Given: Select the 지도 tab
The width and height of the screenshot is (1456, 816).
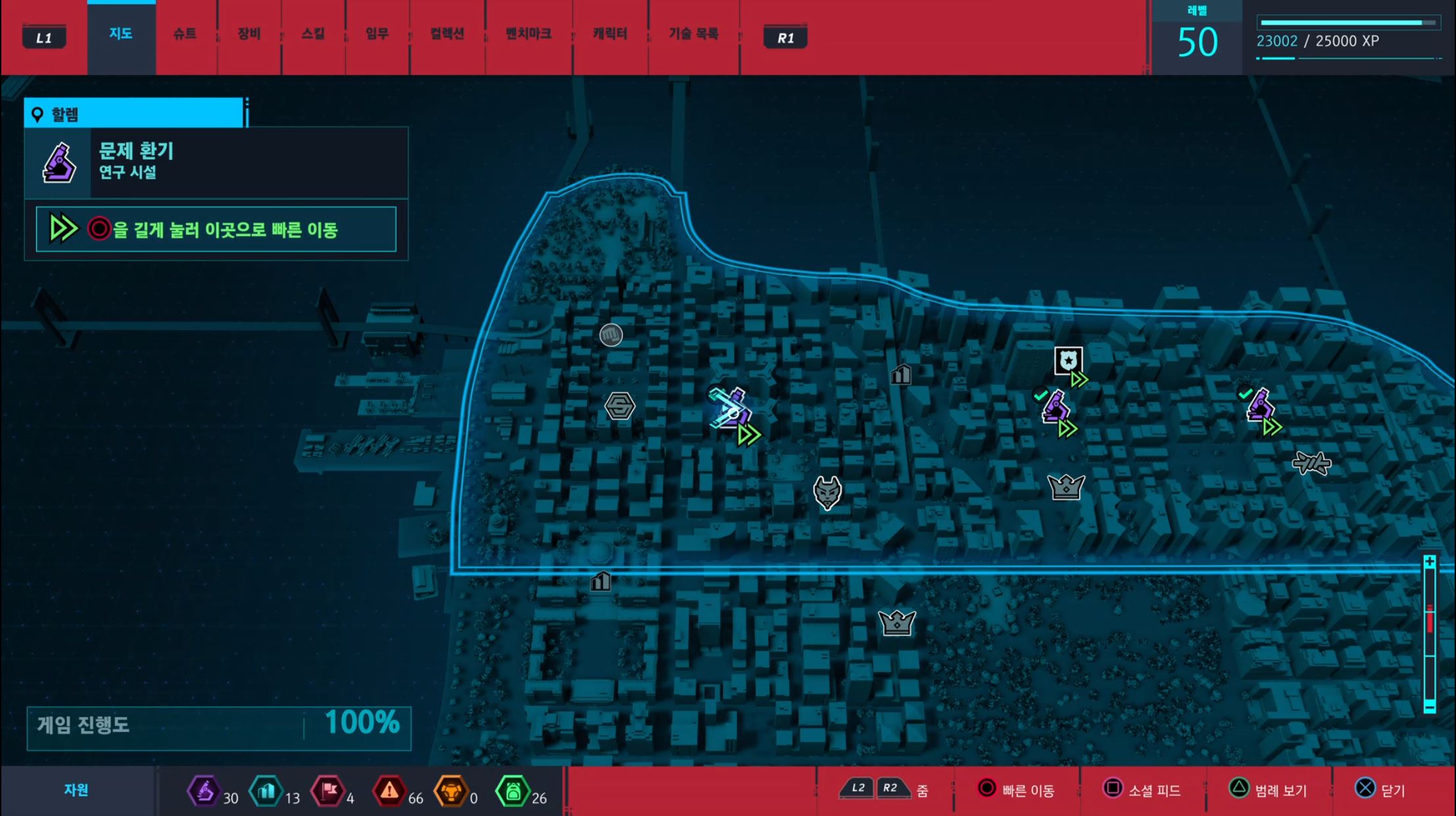Looking at the screenshot, I should [x=121, y=34].
